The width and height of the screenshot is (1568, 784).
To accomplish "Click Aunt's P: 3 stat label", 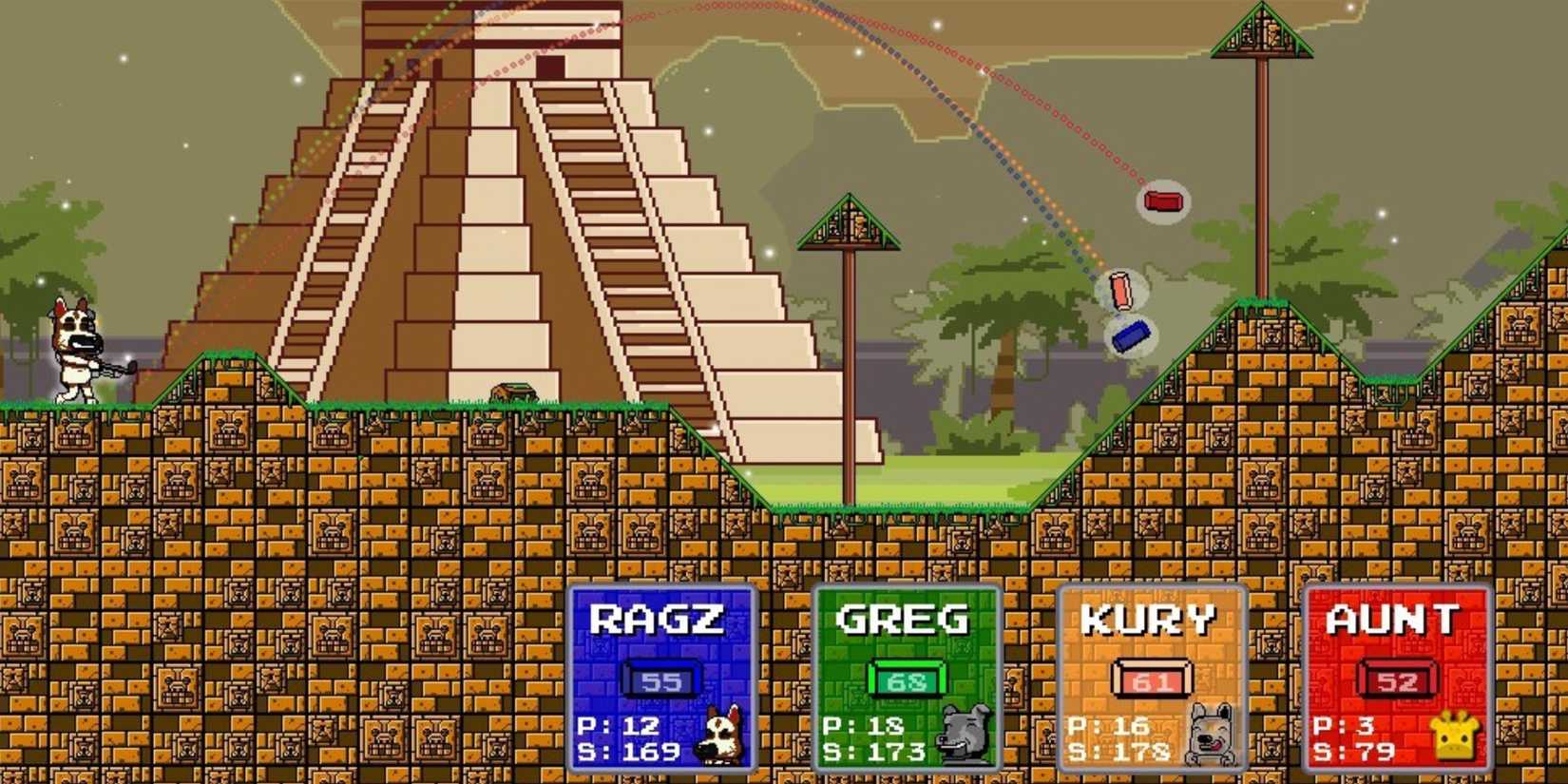I will click(x=1347, y=725).
